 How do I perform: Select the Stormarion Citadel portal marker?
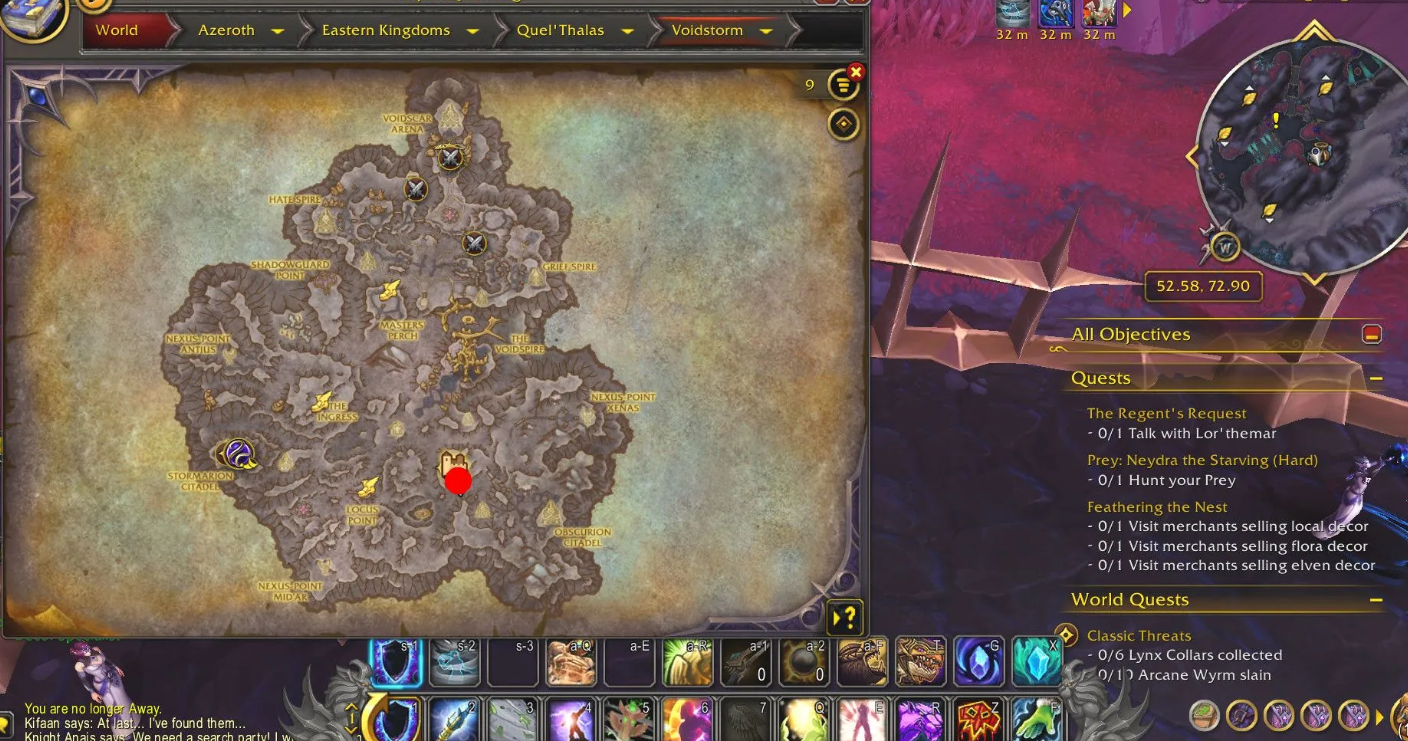pos(238,454)
